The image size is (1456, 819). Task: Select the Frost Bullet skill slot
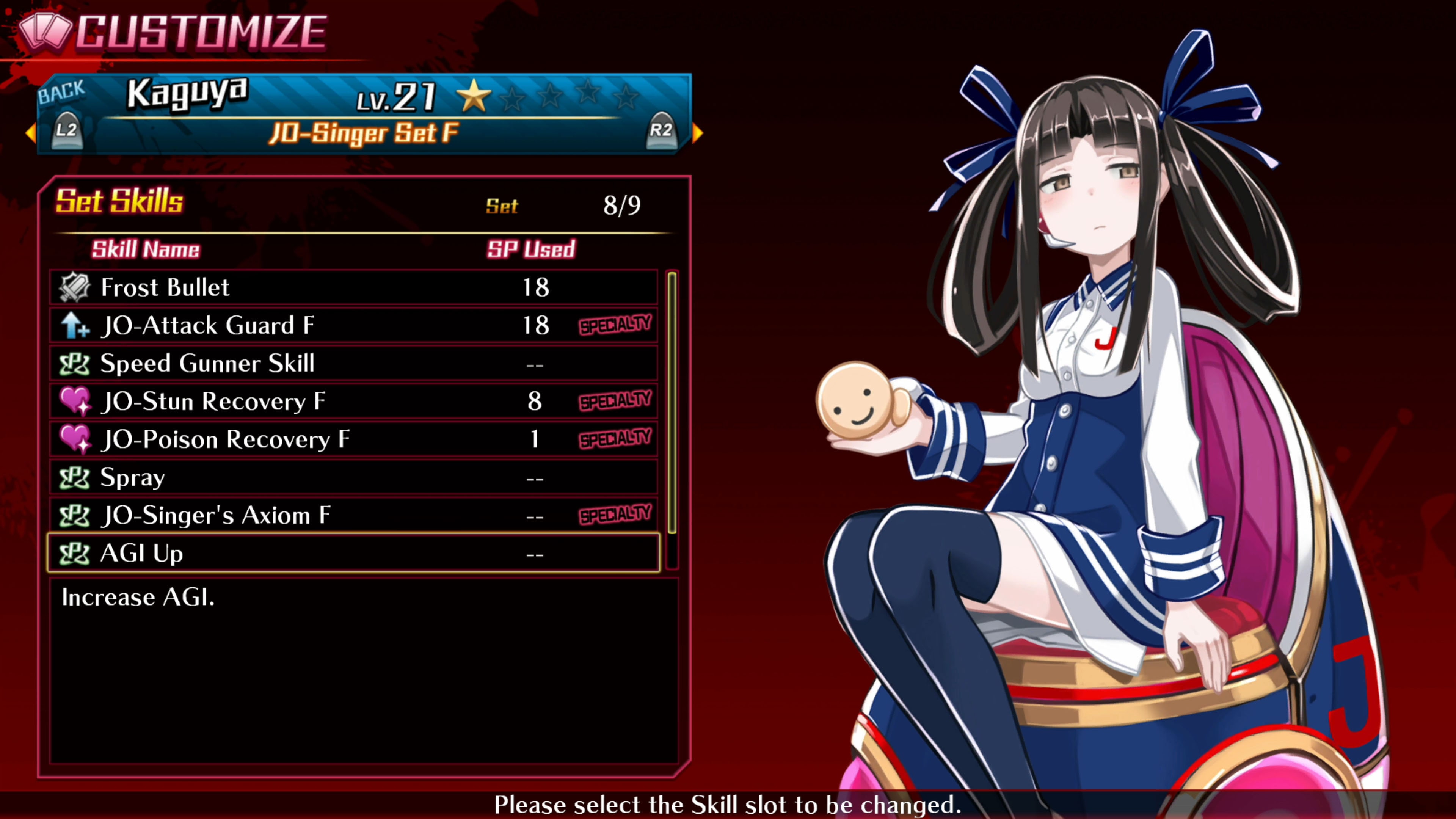pyautogui.click(x=353, y=287)
